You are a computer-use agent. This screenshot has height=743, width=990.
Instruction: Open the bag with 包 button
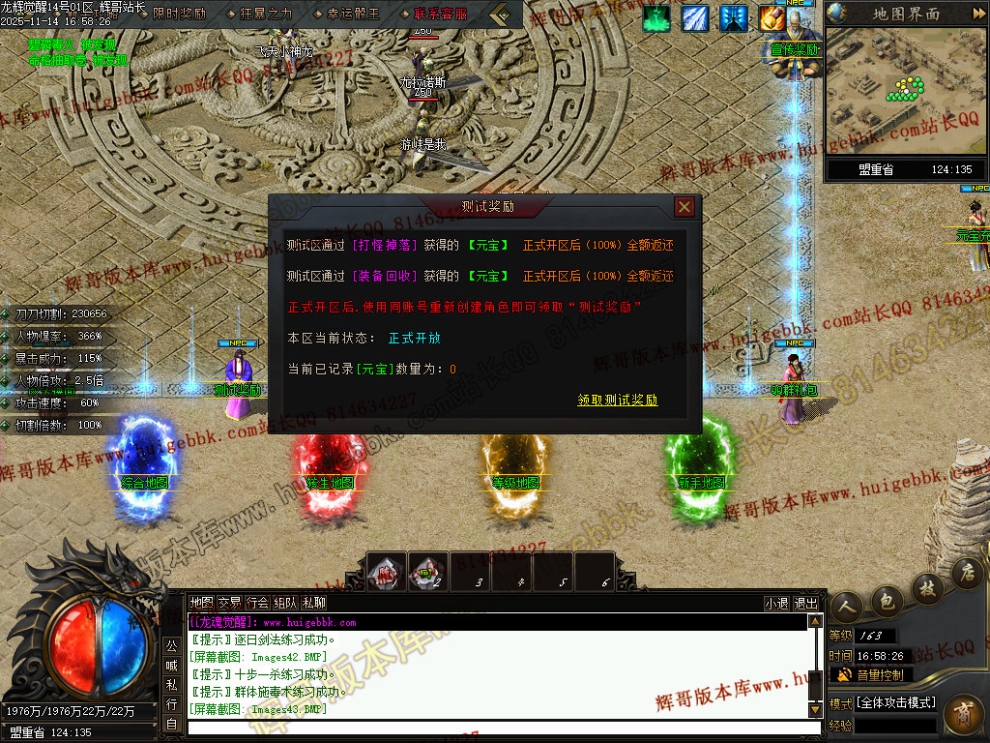(885, 600)
